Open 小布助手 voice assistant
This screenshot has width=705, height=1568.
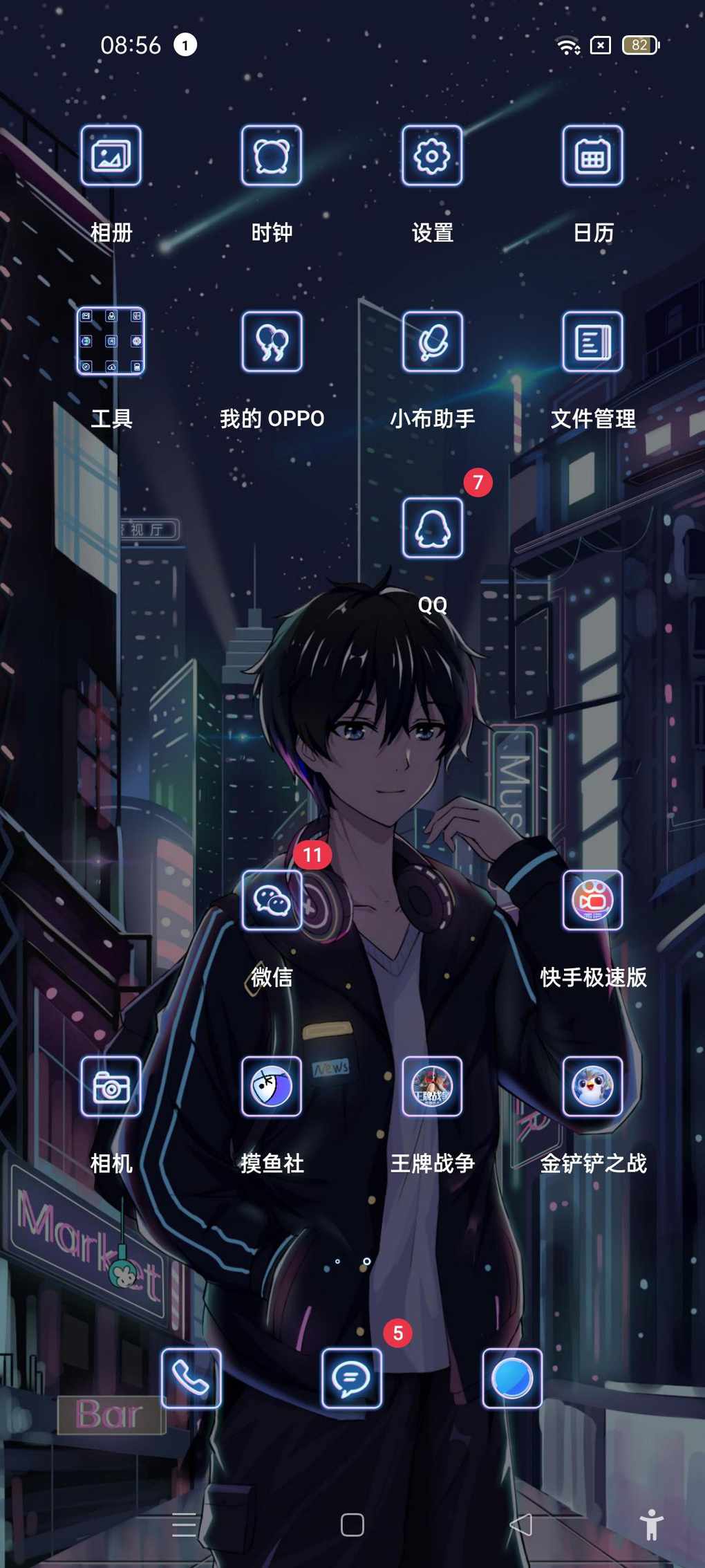point(432,341)
